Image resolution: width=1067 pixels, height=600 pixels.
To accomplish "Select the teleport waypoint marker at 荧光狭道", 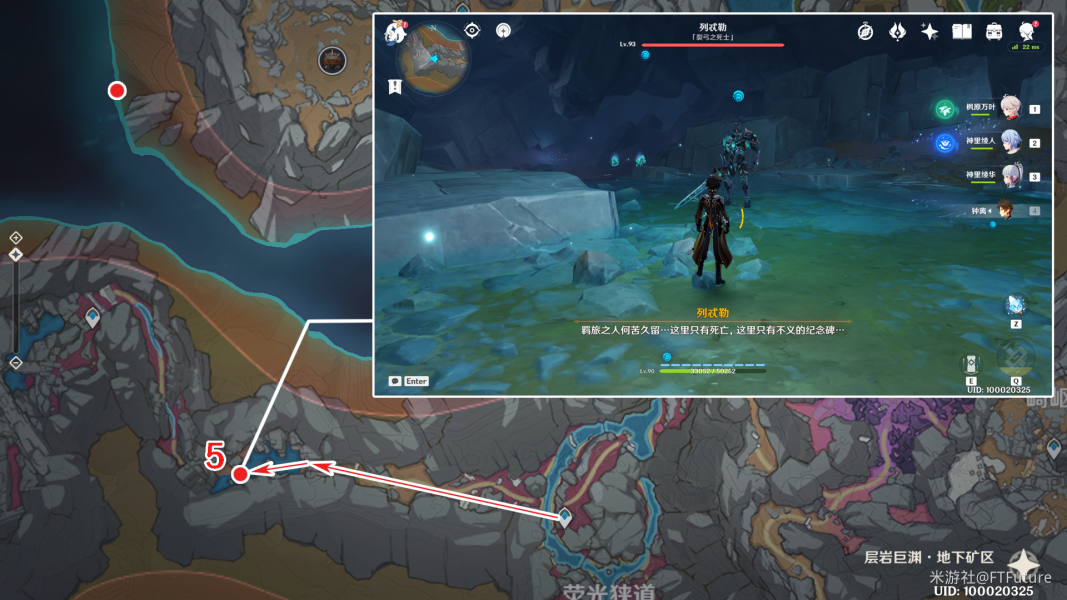I will pyautogui.click(x=564, y=516).
